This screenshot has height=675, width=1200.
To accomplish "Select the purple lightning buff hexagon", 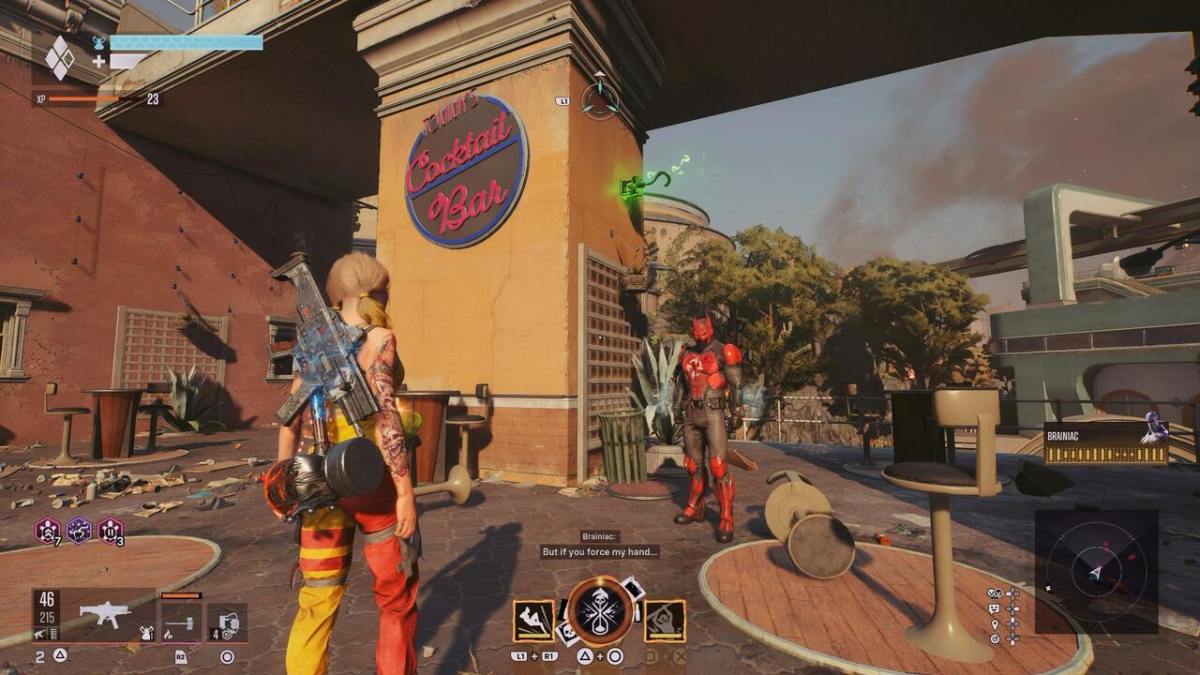I will [x=79, y=530].
